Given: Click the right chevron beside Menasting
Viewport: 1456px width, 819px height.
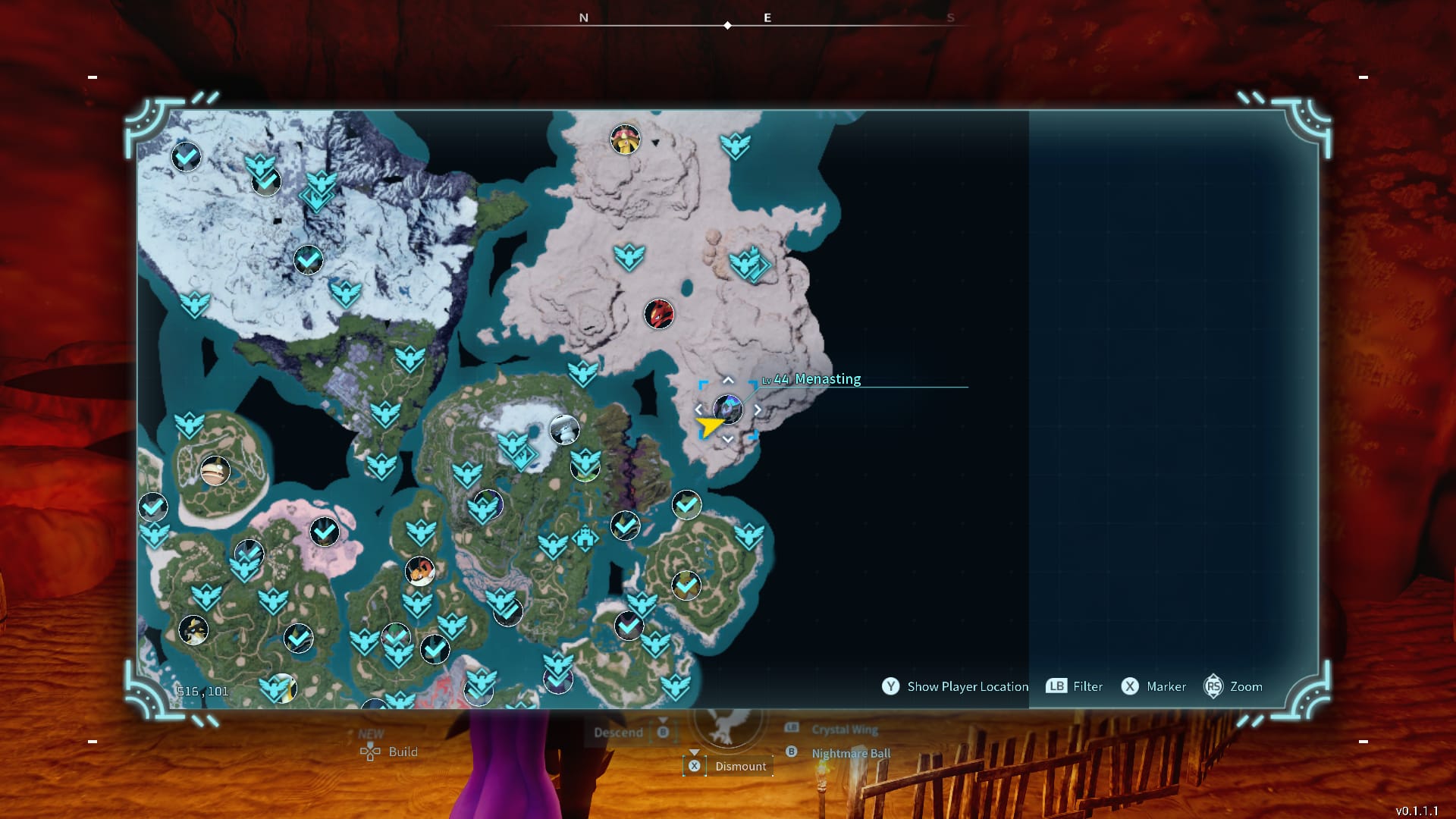Looking at the screenshot, I should 756,409.
